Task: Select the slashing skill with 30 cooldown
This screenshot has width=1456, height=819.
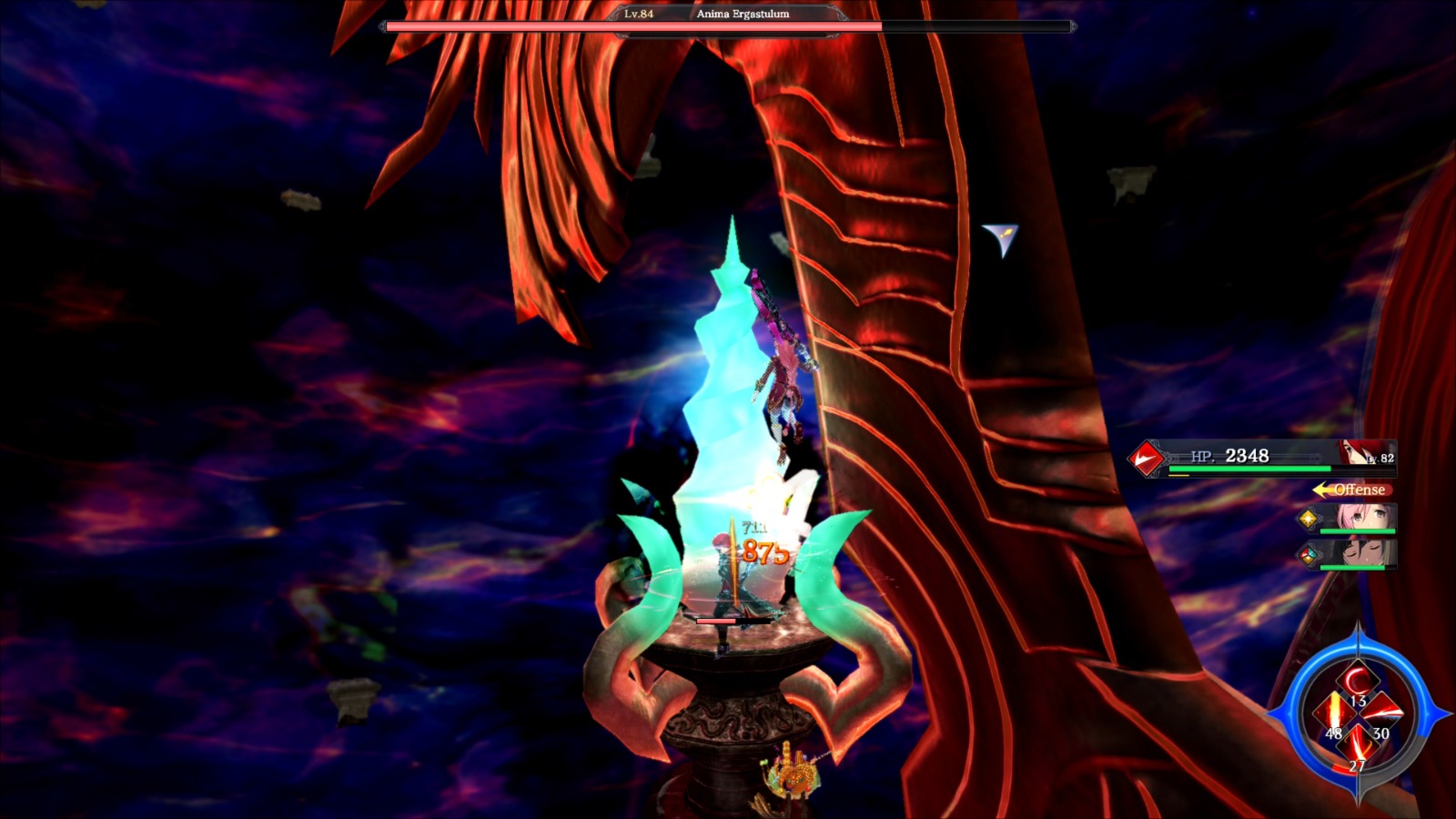Action: pos(1383,713)
